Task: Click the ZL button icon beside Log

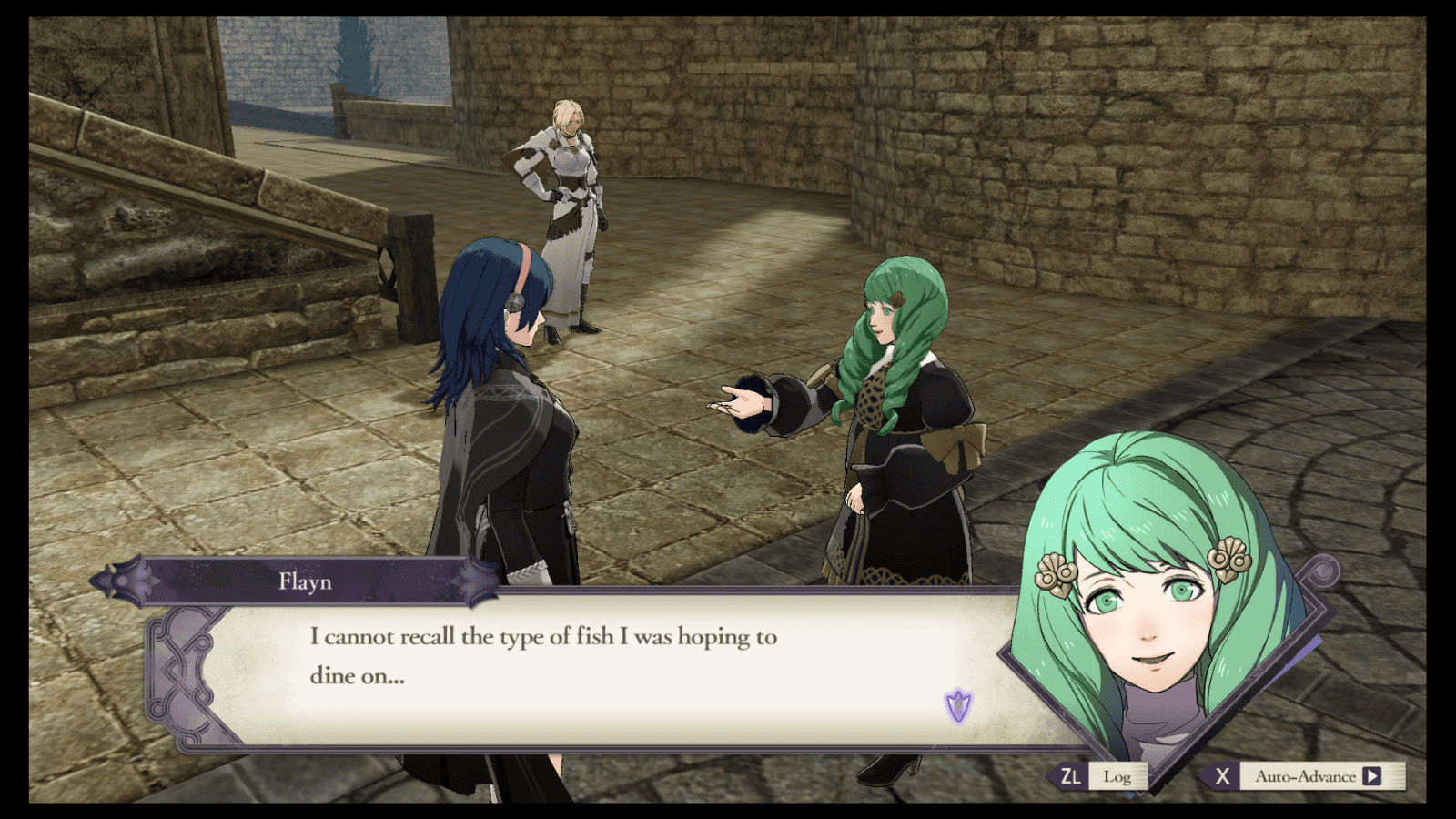Action: tap(1069, 777)
